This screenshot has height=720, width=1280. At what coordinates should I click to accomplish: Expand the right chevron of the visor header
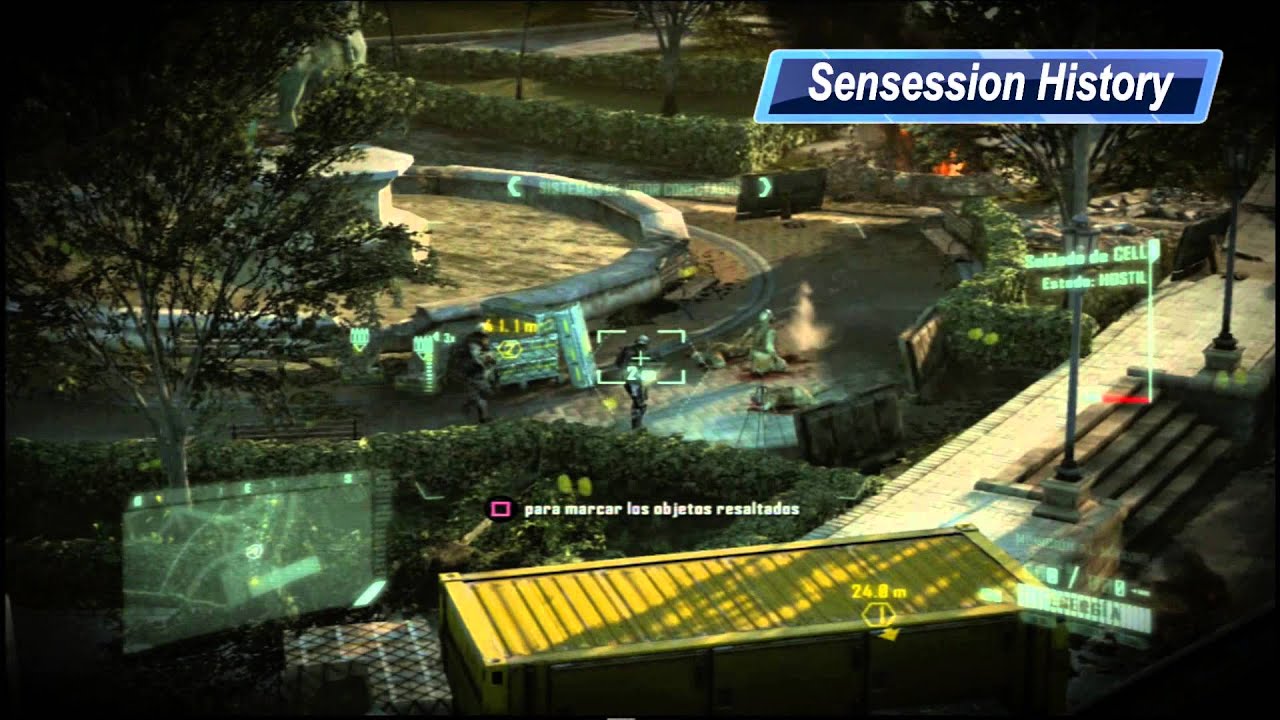pos(764,185)
